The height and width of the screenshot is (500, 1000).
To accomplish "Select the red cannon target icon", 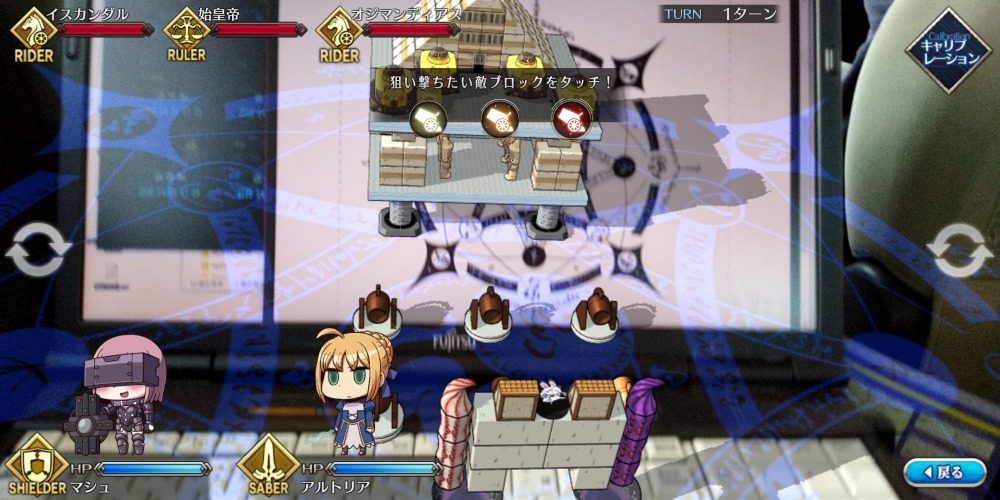I will (571, 120).
